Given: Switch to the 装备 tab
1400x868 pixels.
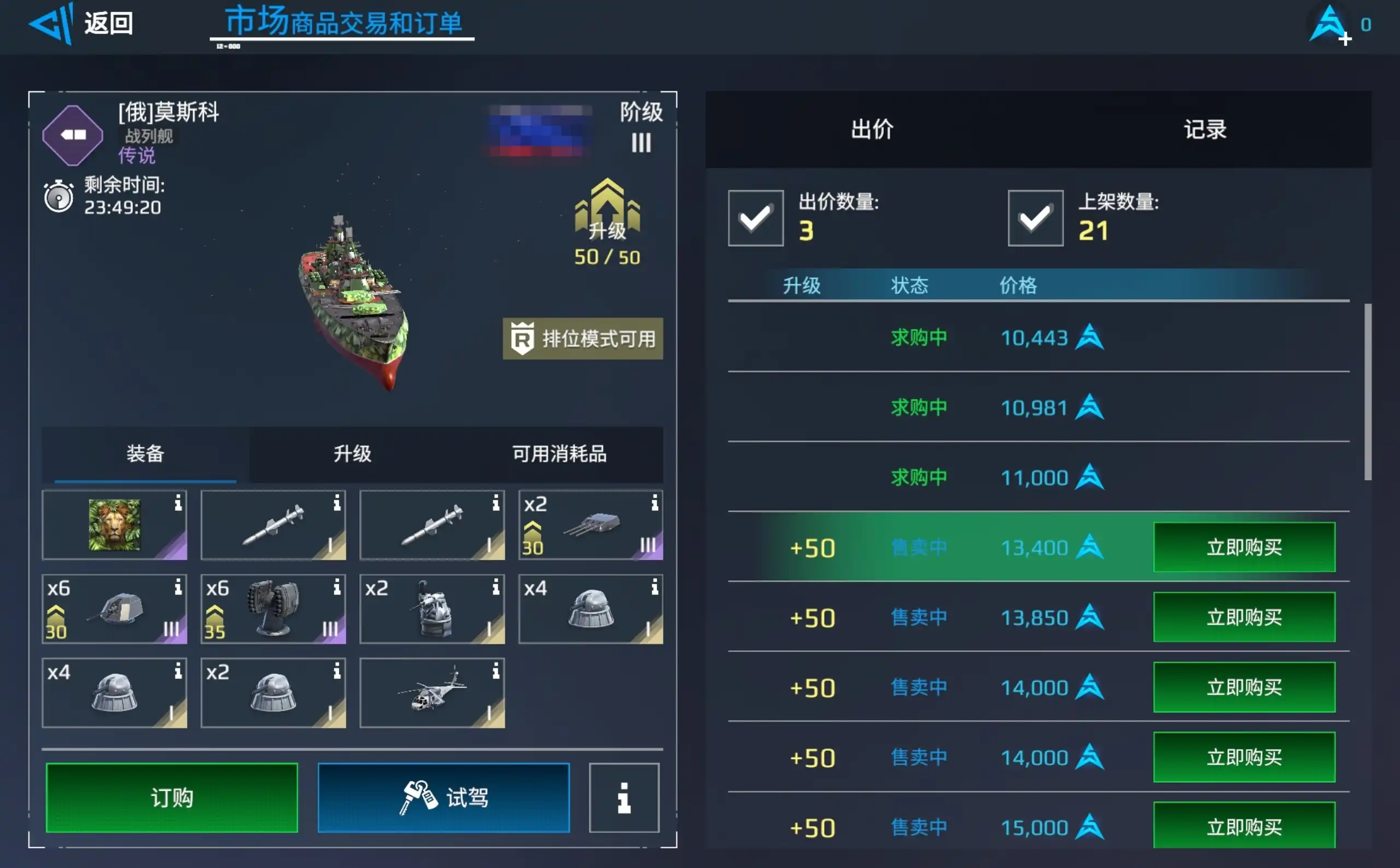Looking at the screenshot, I should pos(145,454).
